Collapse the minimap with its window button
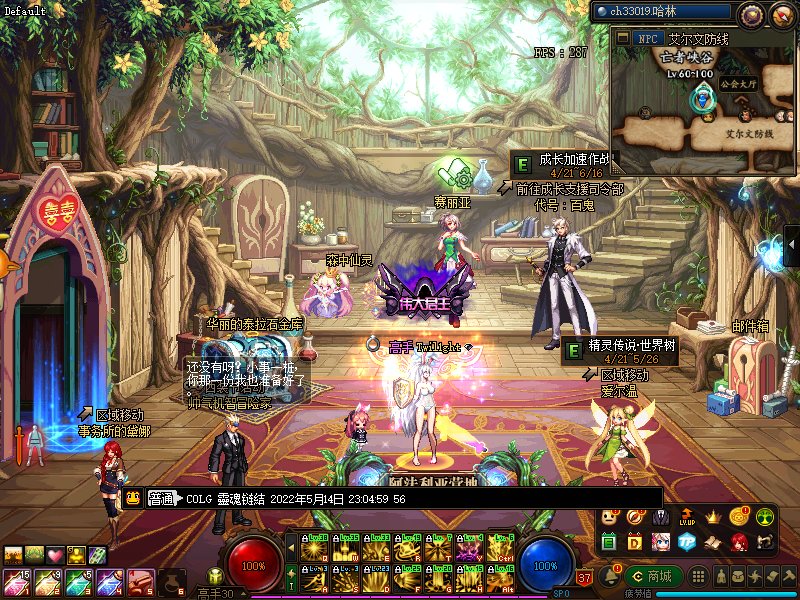The width and height of the screenshot is (800, 600). (621, 38)
